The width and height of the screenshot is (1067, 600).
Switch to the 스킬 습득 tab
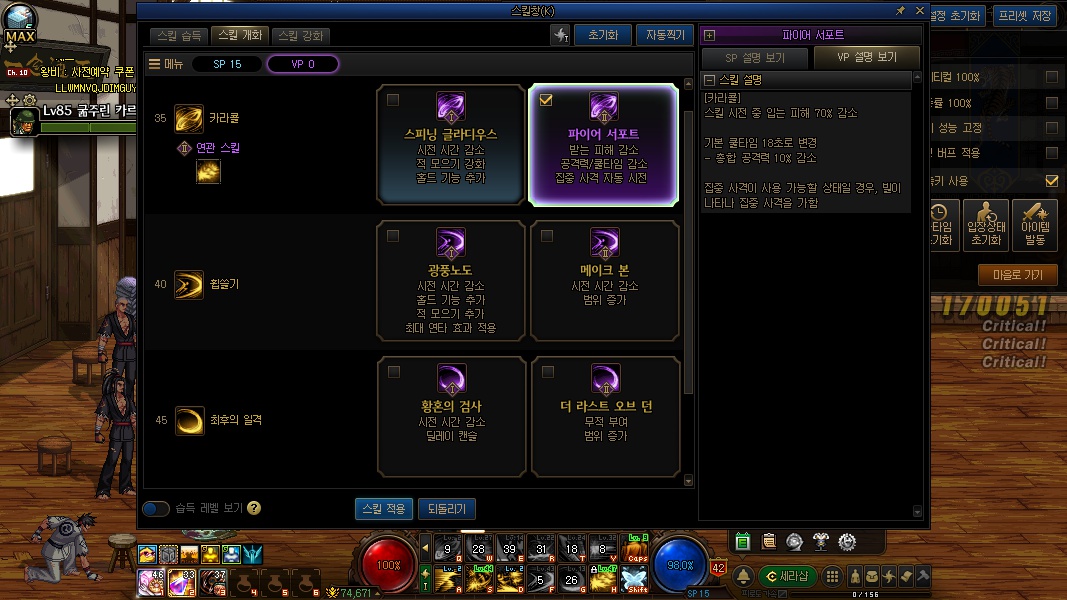point(180,35)
